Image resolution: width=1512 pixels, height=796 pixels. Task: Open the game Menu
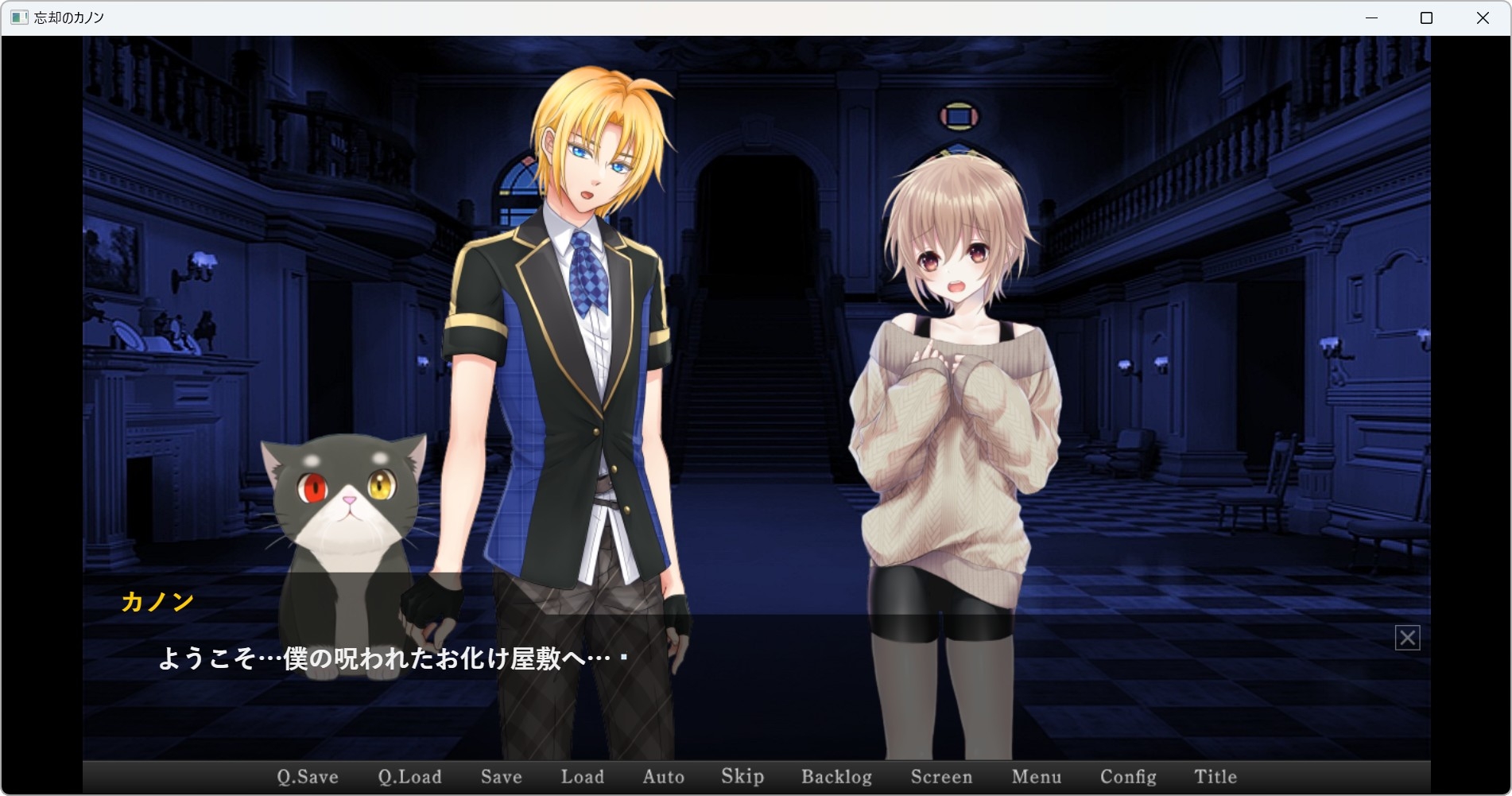(x=1037, y=777)
